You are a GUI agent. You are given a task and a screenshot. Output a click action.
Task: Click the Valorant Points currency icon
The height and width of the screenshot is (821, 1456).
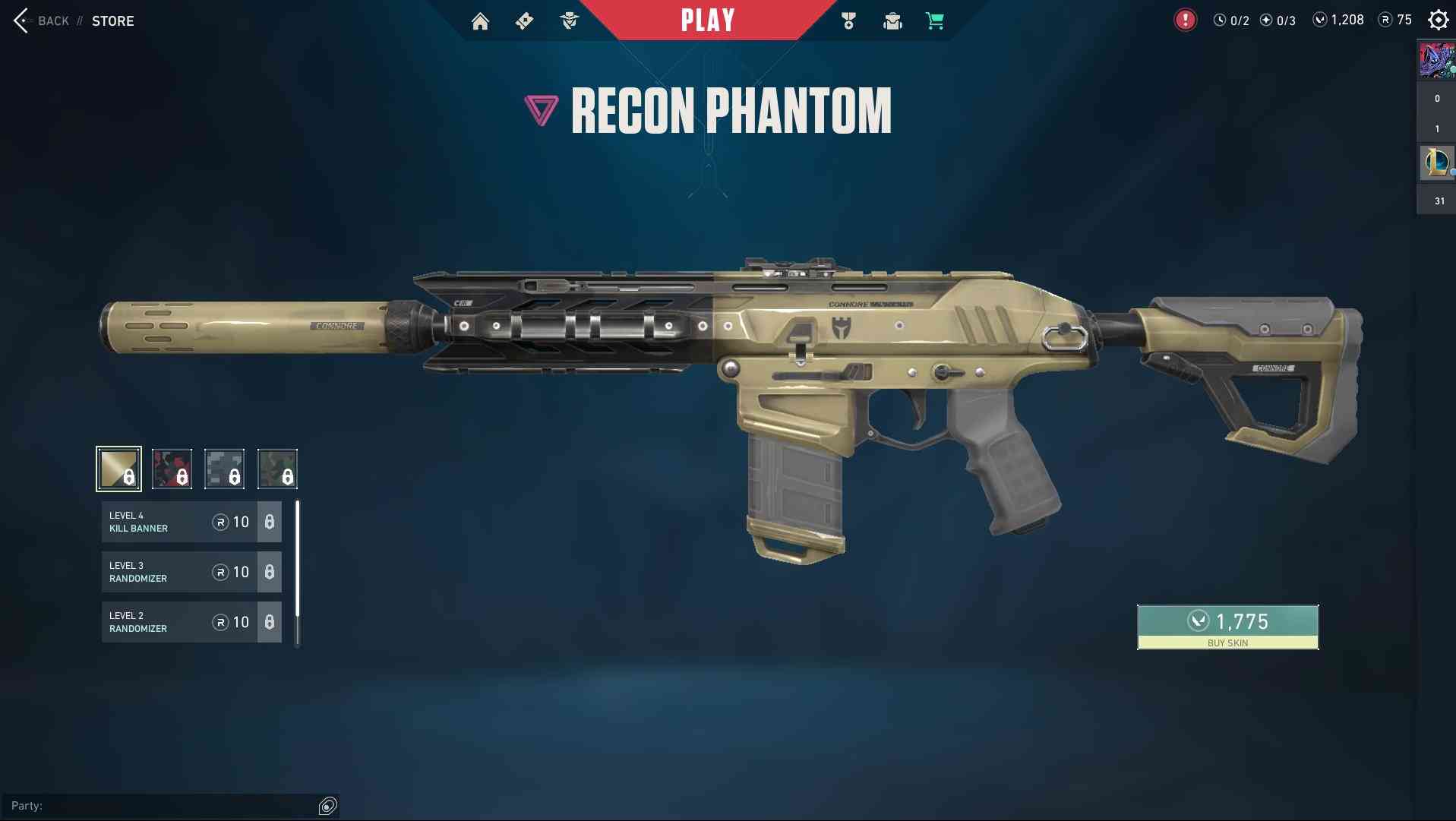[1319, 20]
